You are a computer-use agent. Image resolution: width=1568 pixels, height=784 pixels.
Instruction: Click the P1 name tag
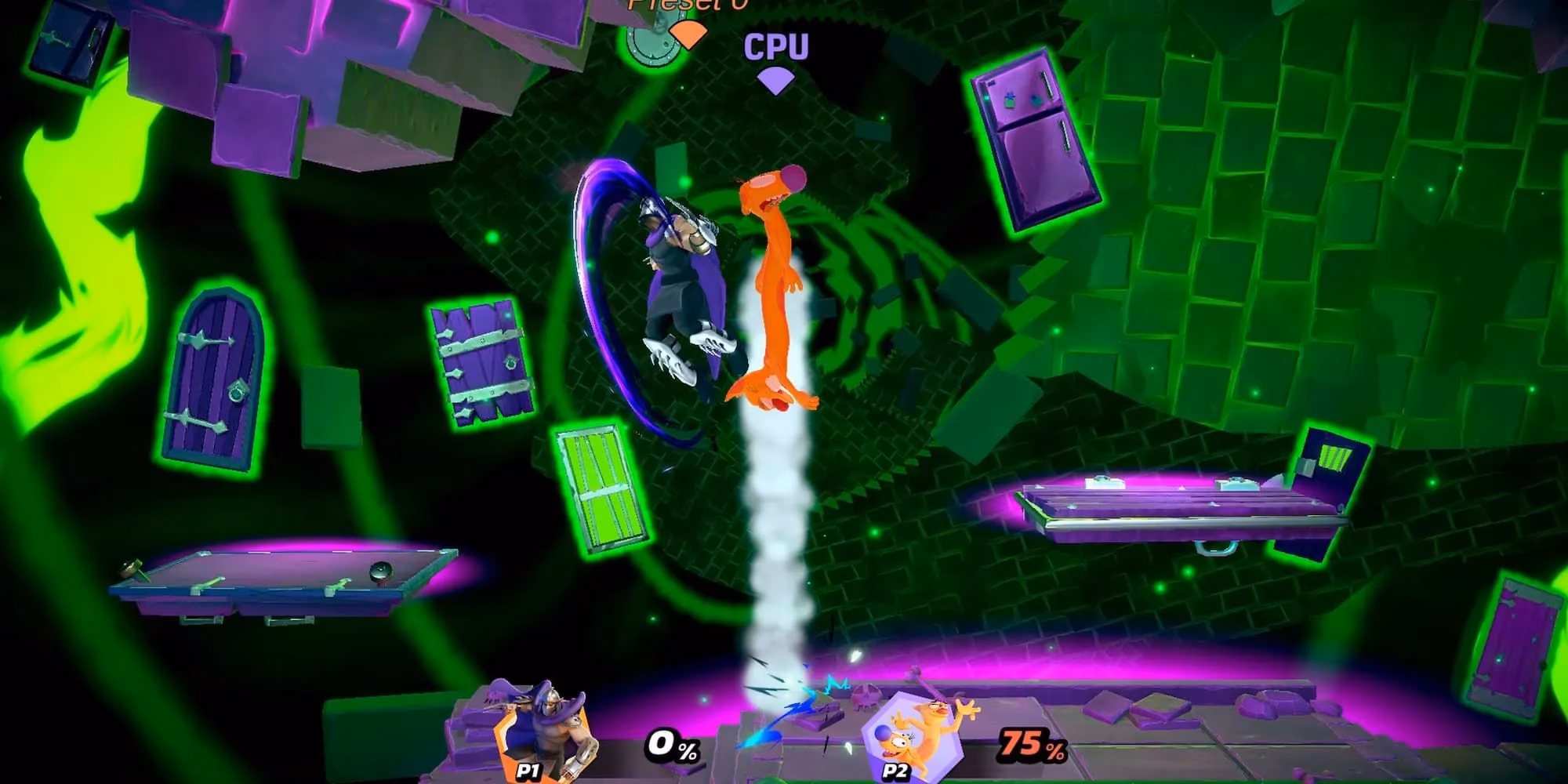(527, 772)
